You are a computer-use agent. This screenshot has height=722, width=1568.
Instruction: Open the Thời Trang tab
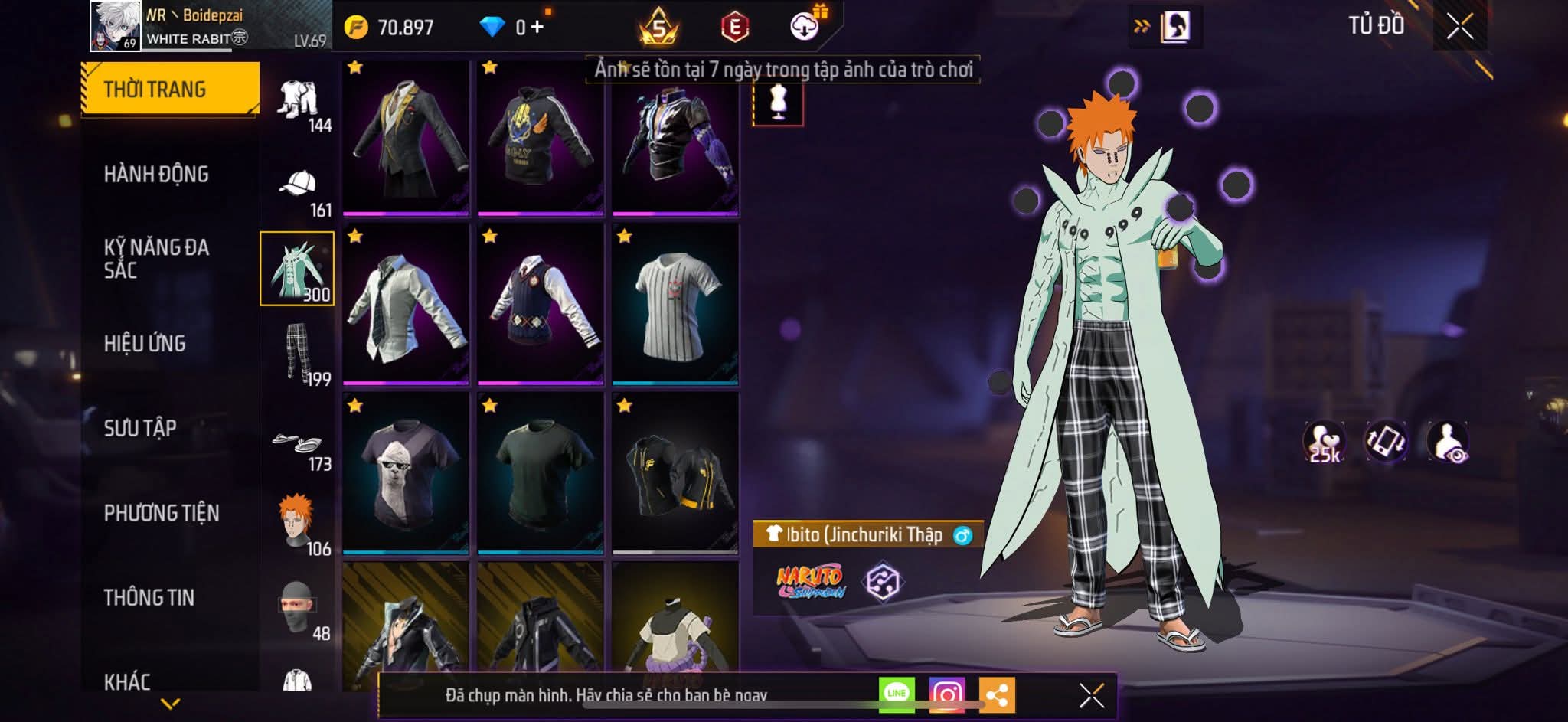[170, 90]
